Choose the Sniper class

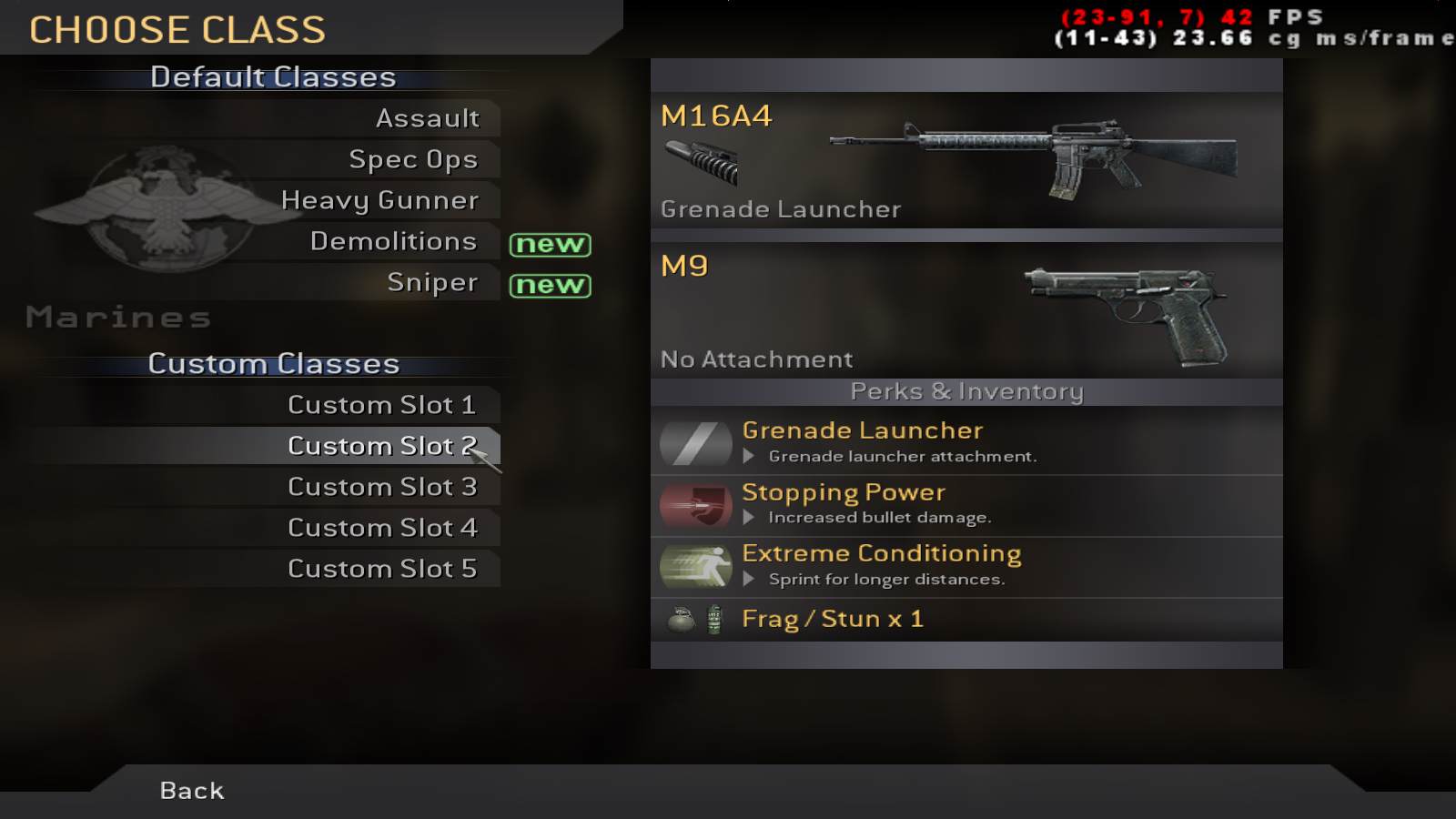[x=432, y=282]
